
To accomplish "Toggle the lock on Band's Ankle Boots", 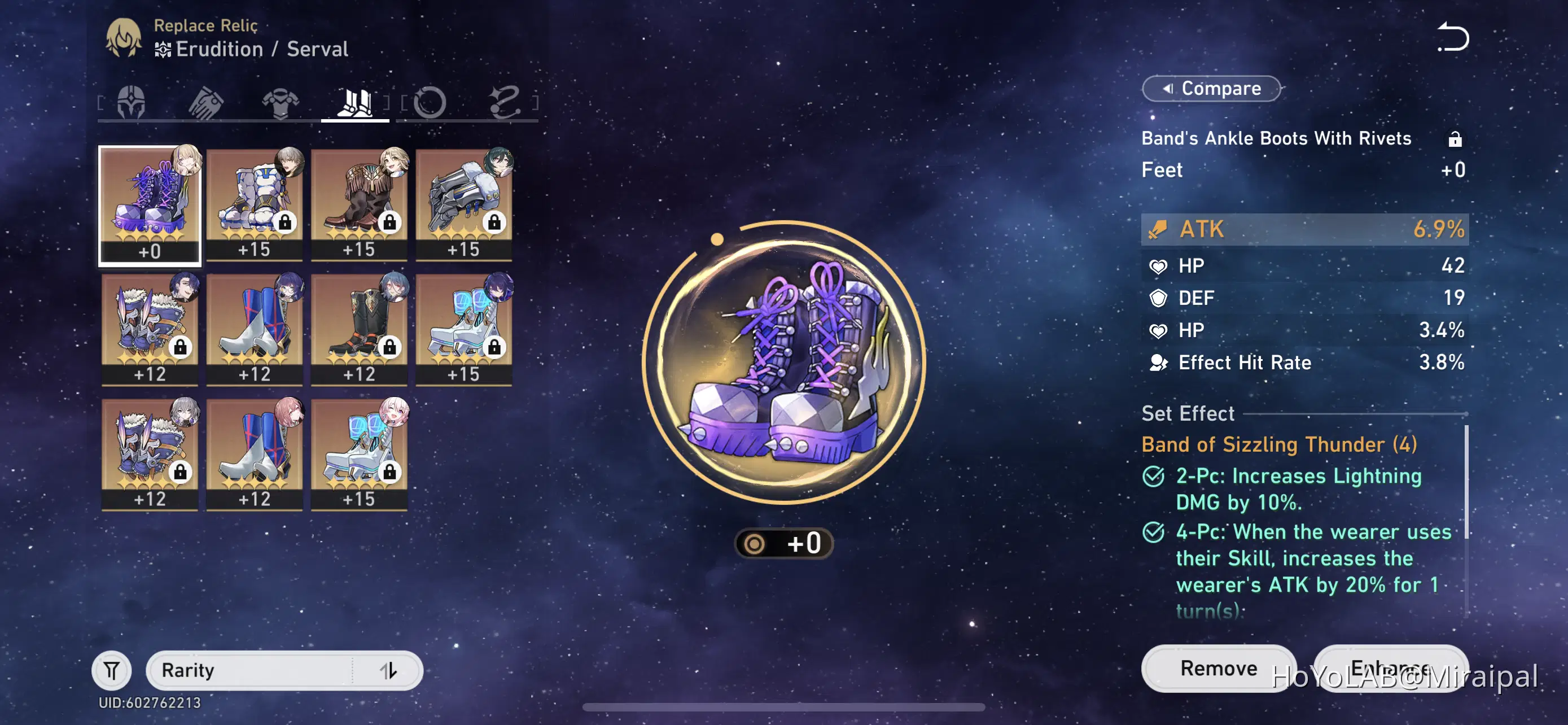I will click(1456, 139).
